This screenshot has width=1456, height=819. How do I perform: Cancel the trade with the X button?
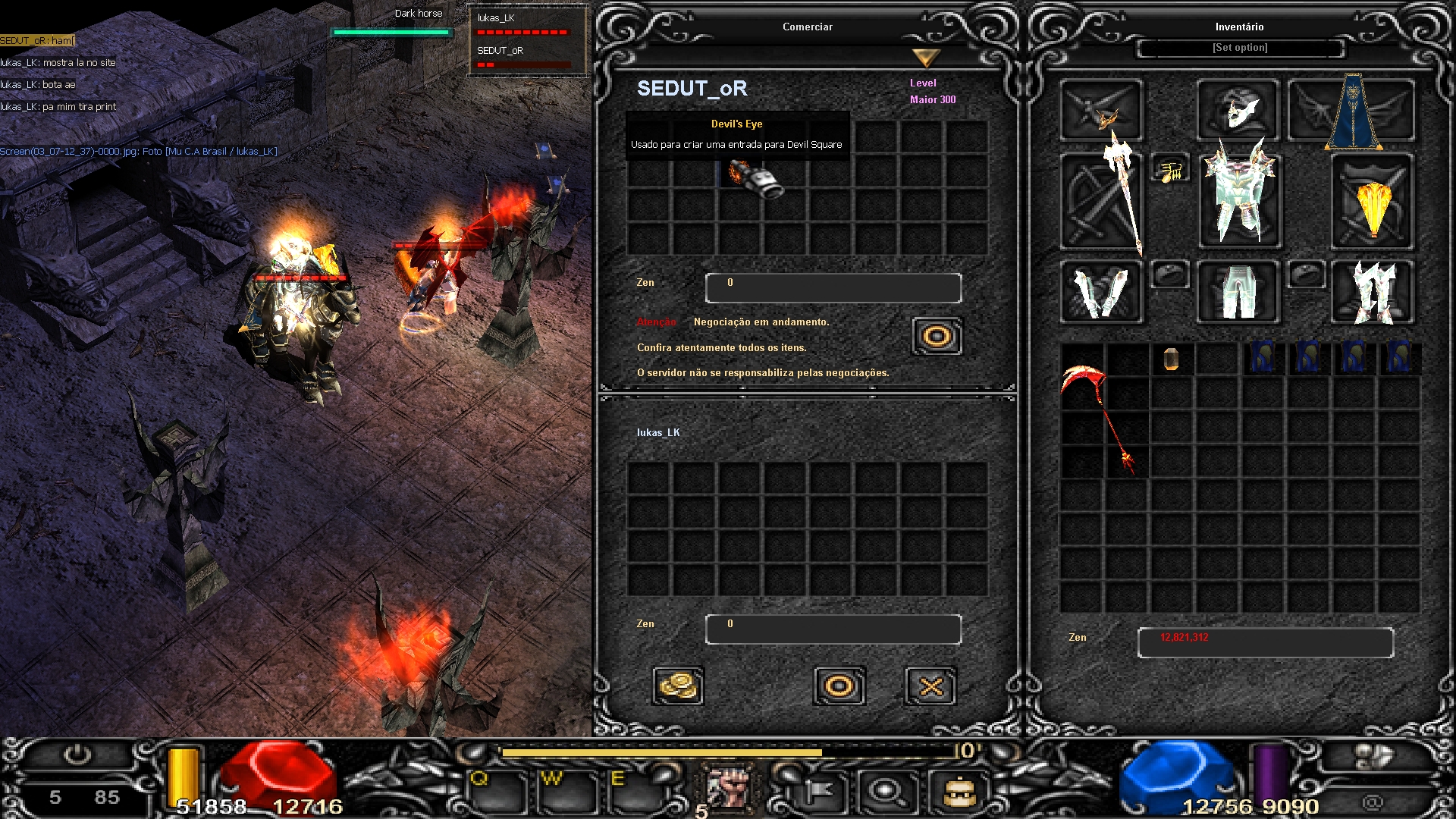tap(930, 686)
